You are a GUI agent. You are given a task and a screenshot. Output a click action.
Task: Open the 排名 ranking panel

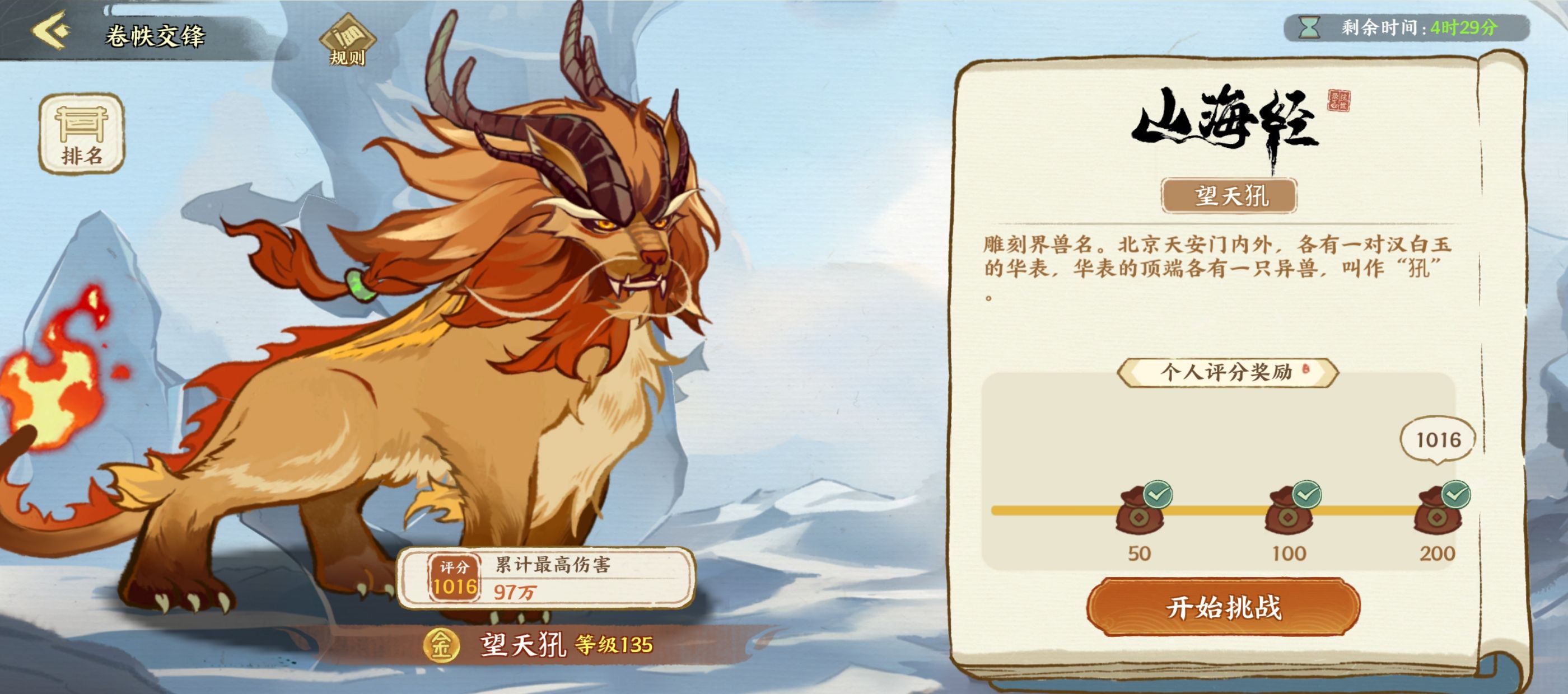pos(82,134)
